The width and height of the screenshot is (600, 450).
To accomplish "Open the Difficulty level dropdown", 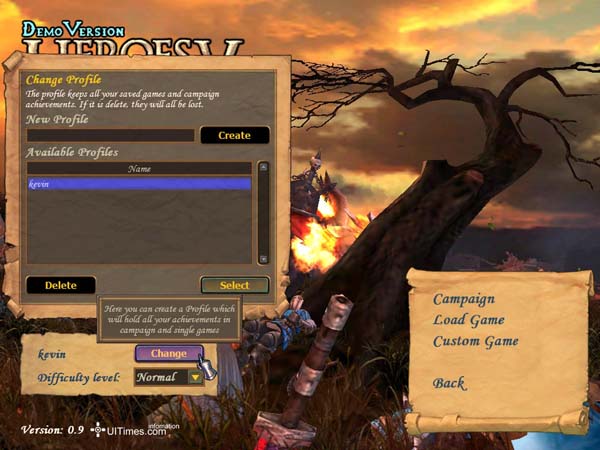I will [x=195, y=378].
